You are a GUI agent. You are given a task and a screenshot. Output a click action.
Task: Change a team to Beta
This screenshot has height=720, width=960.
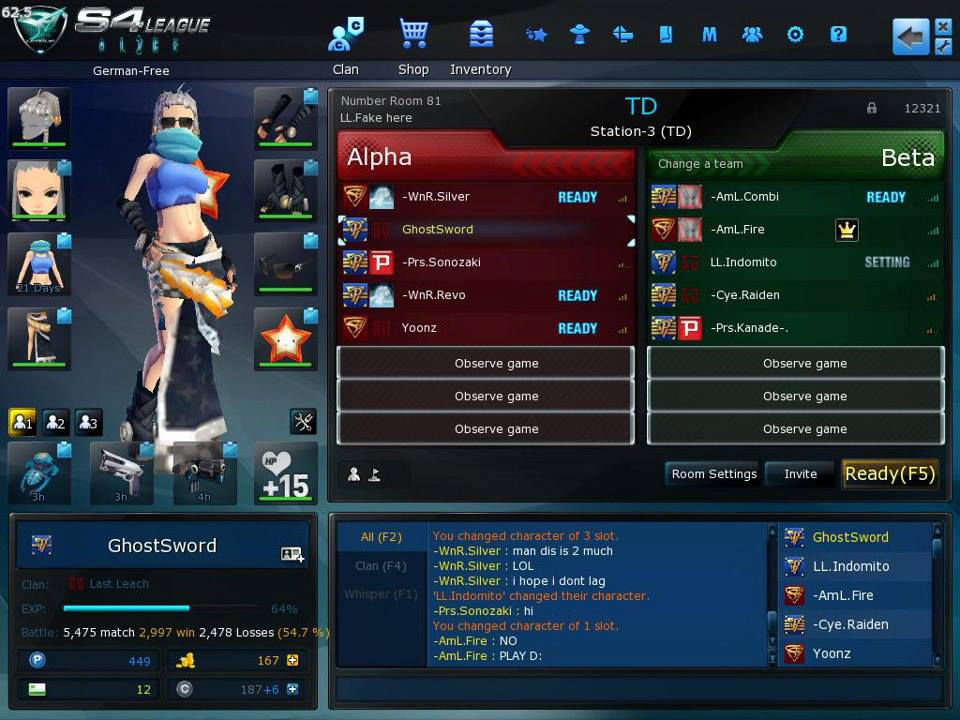(x=701, y=164)
